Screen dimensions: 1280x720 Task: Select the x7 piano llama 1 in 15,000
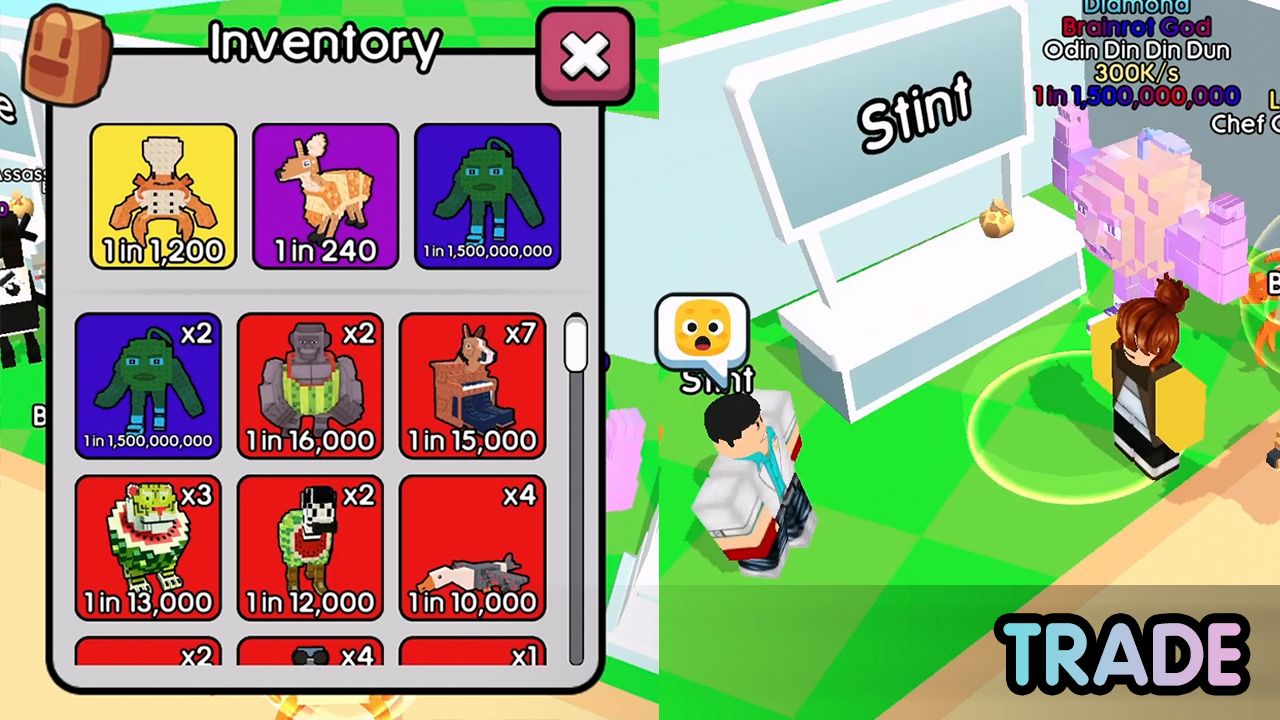(472, 387)
